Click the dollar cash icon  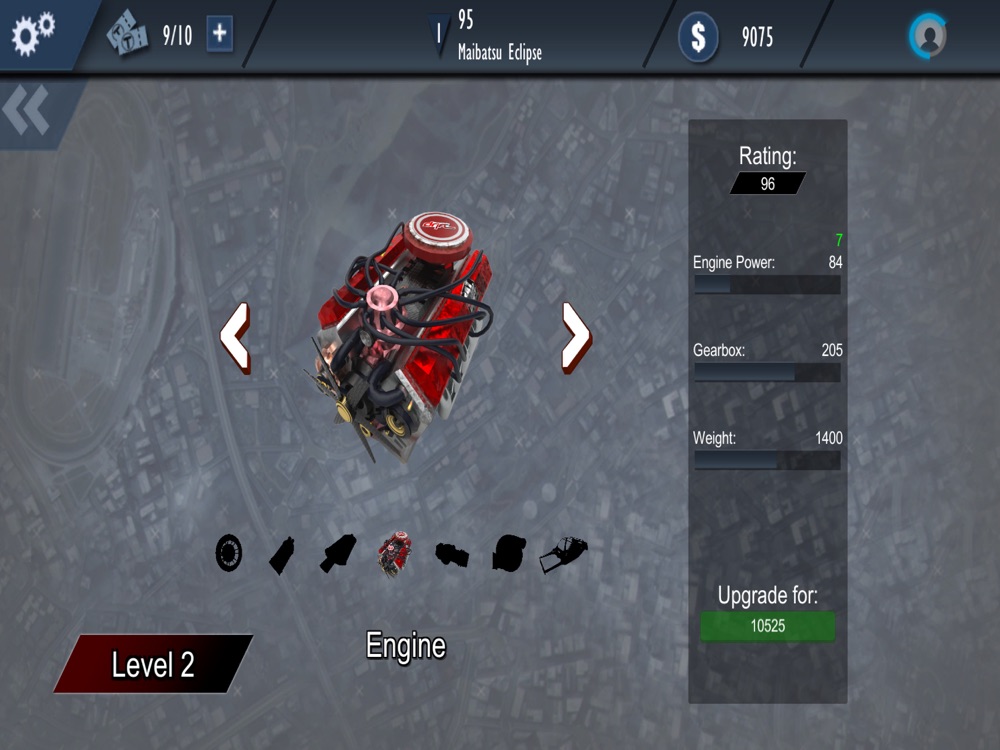pos(698,38)
